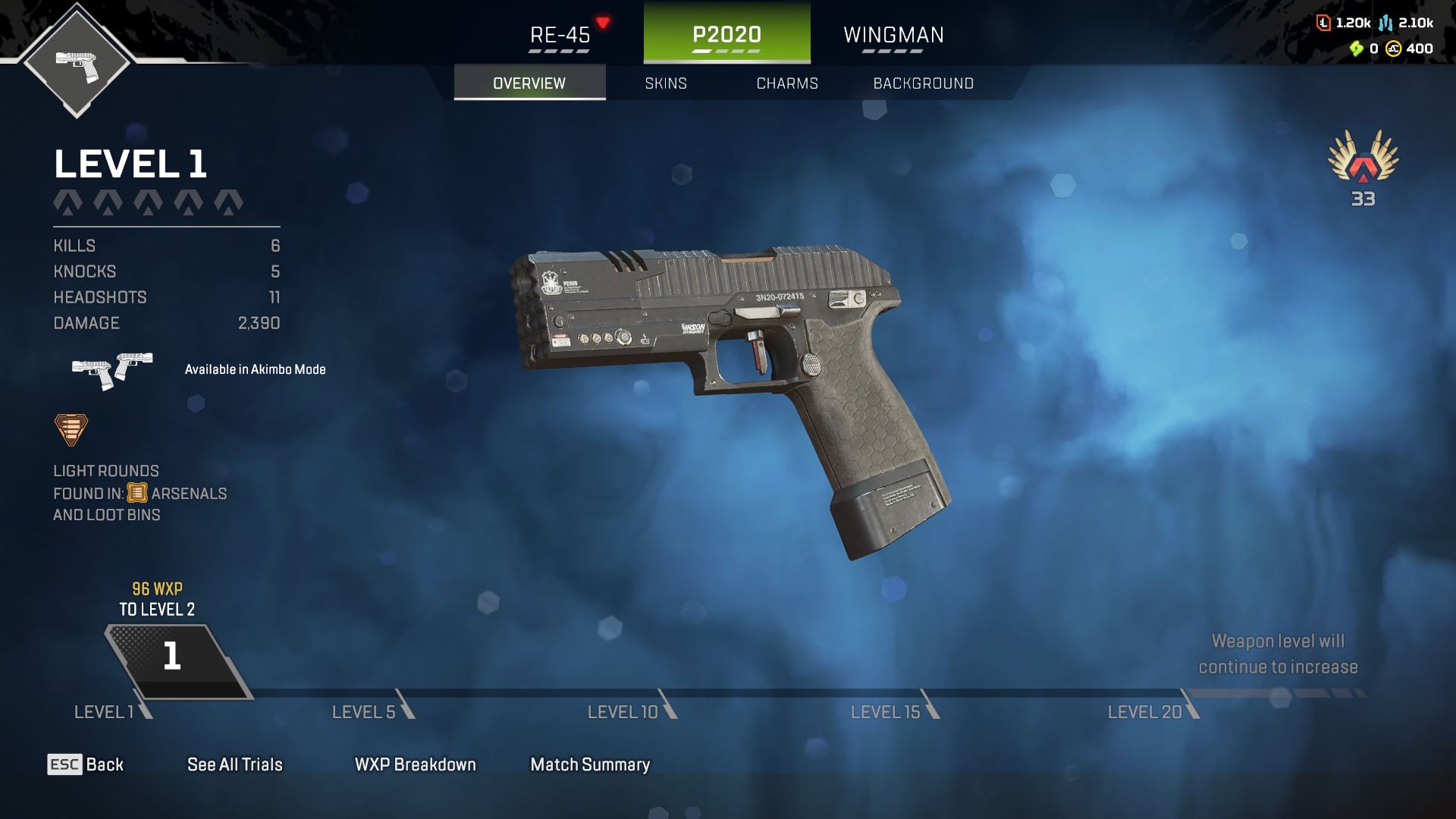
Task: Click the pistol category diamond icon
Action: point(77,62)
